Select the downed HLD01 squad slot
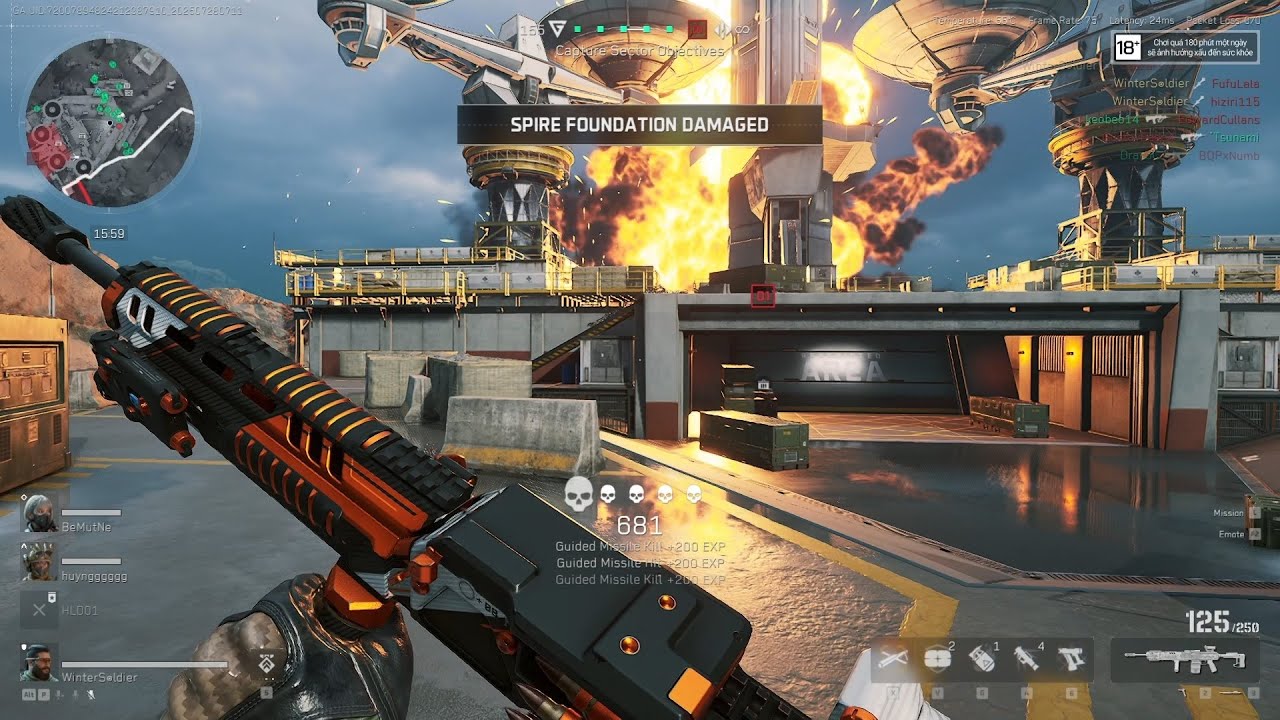This screenshot has width=1280, height=720. point(38,608)
